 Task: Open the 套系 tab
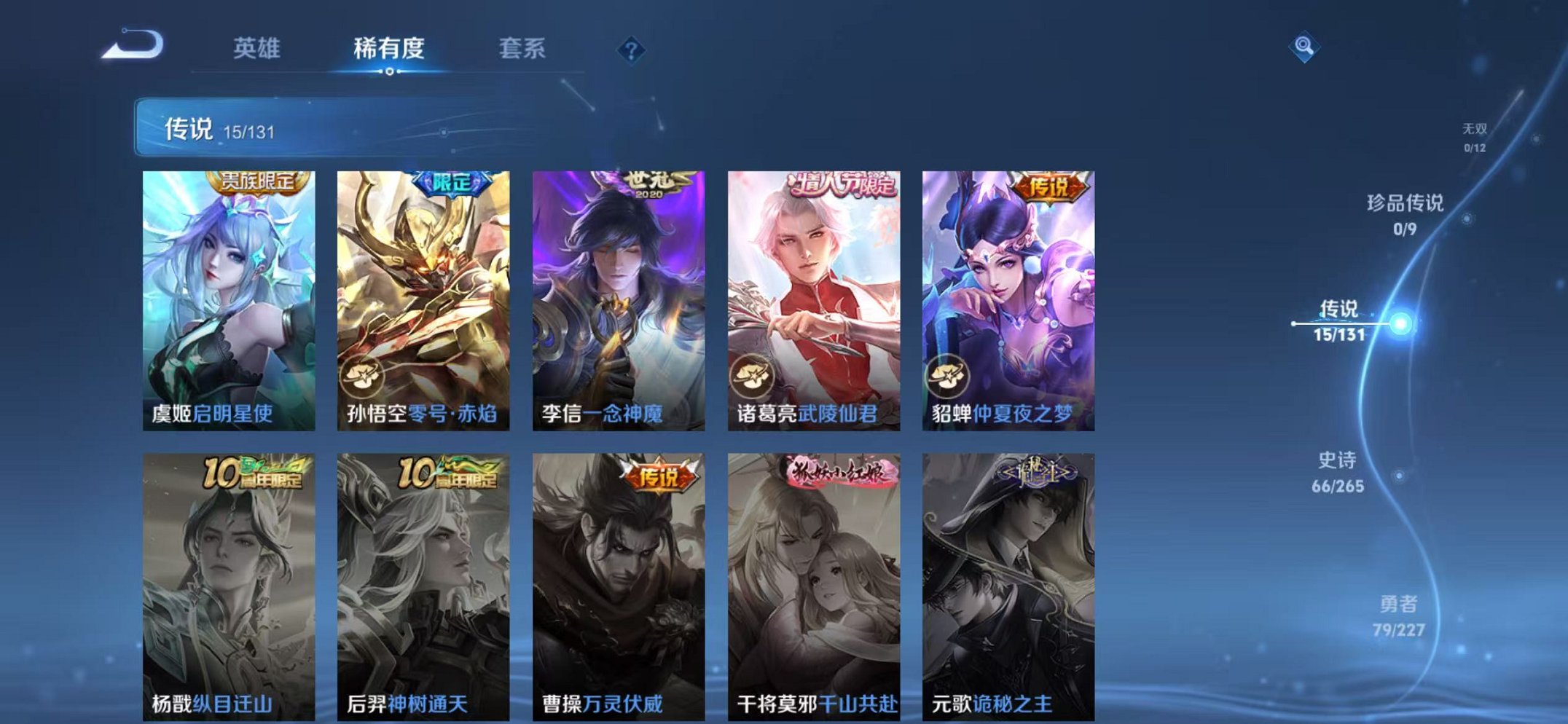click(523, 48)
